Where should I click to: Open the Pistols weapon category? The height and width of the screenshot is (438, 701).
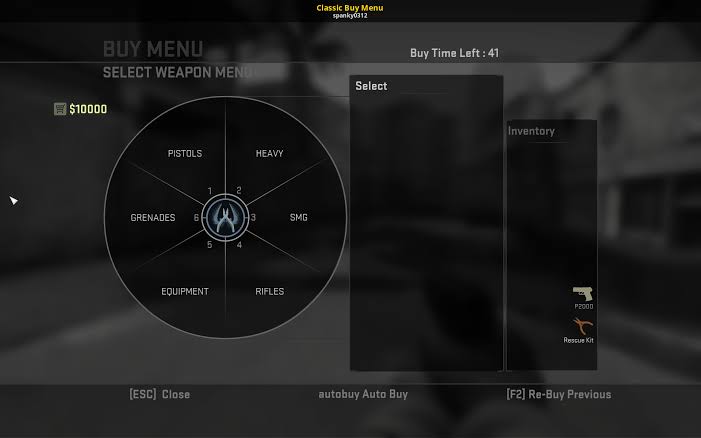(185, 154)
